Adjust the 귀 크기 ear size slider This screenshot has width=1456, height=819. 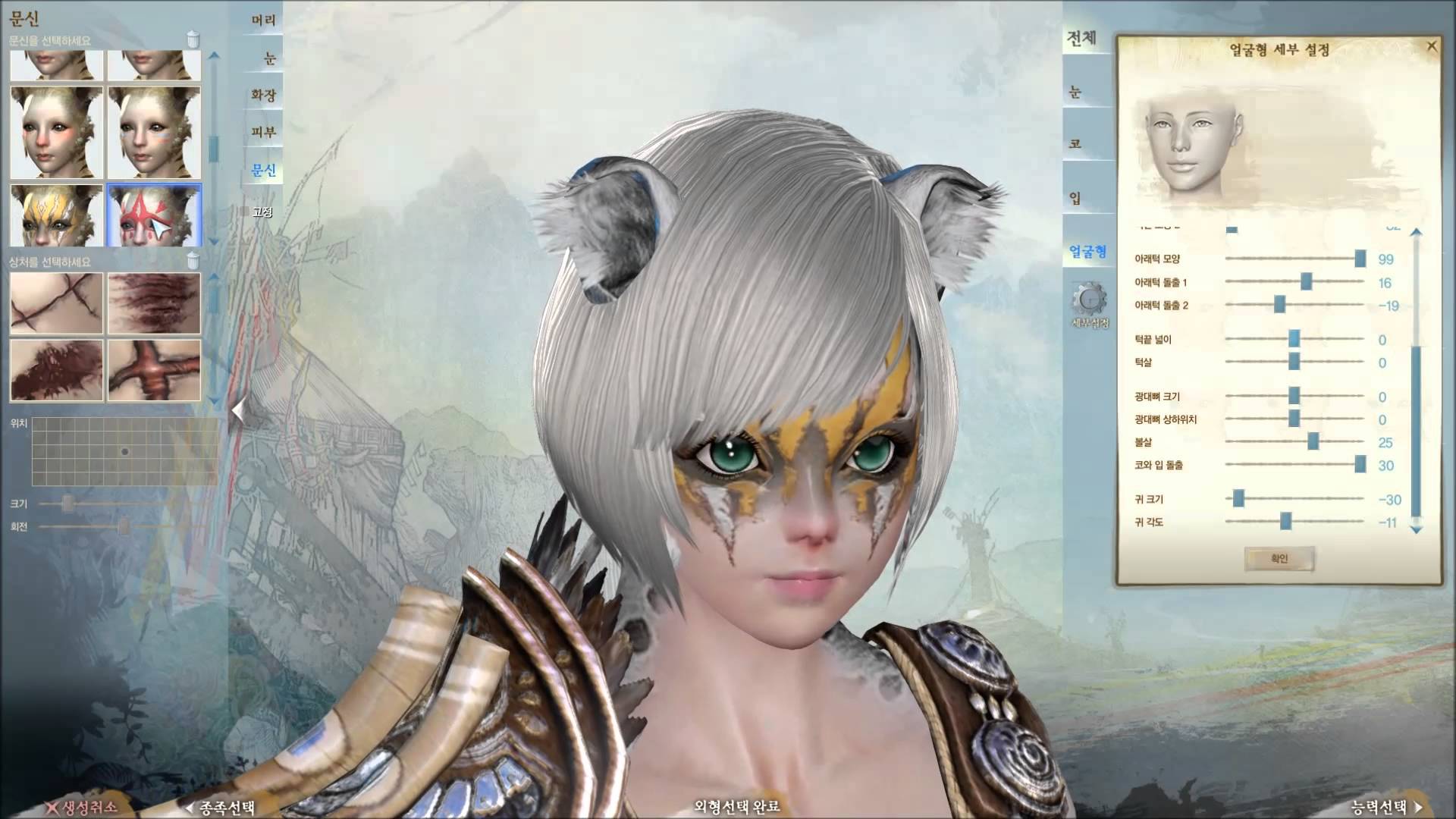(x=1238, y=499)
